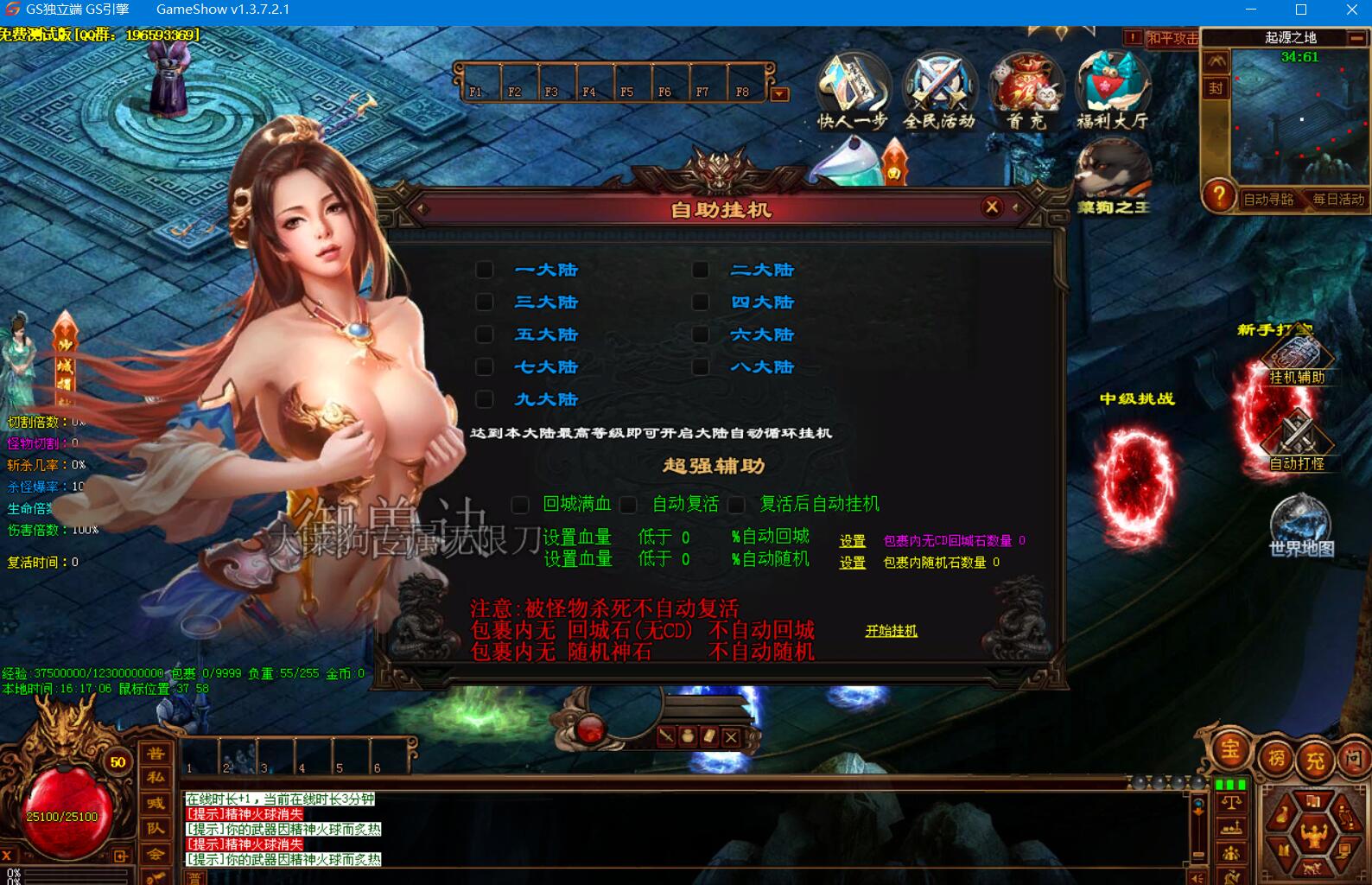Check the 九大陆 option
This screenshot has width=1372, height=885.
click(x=485, y=399)
